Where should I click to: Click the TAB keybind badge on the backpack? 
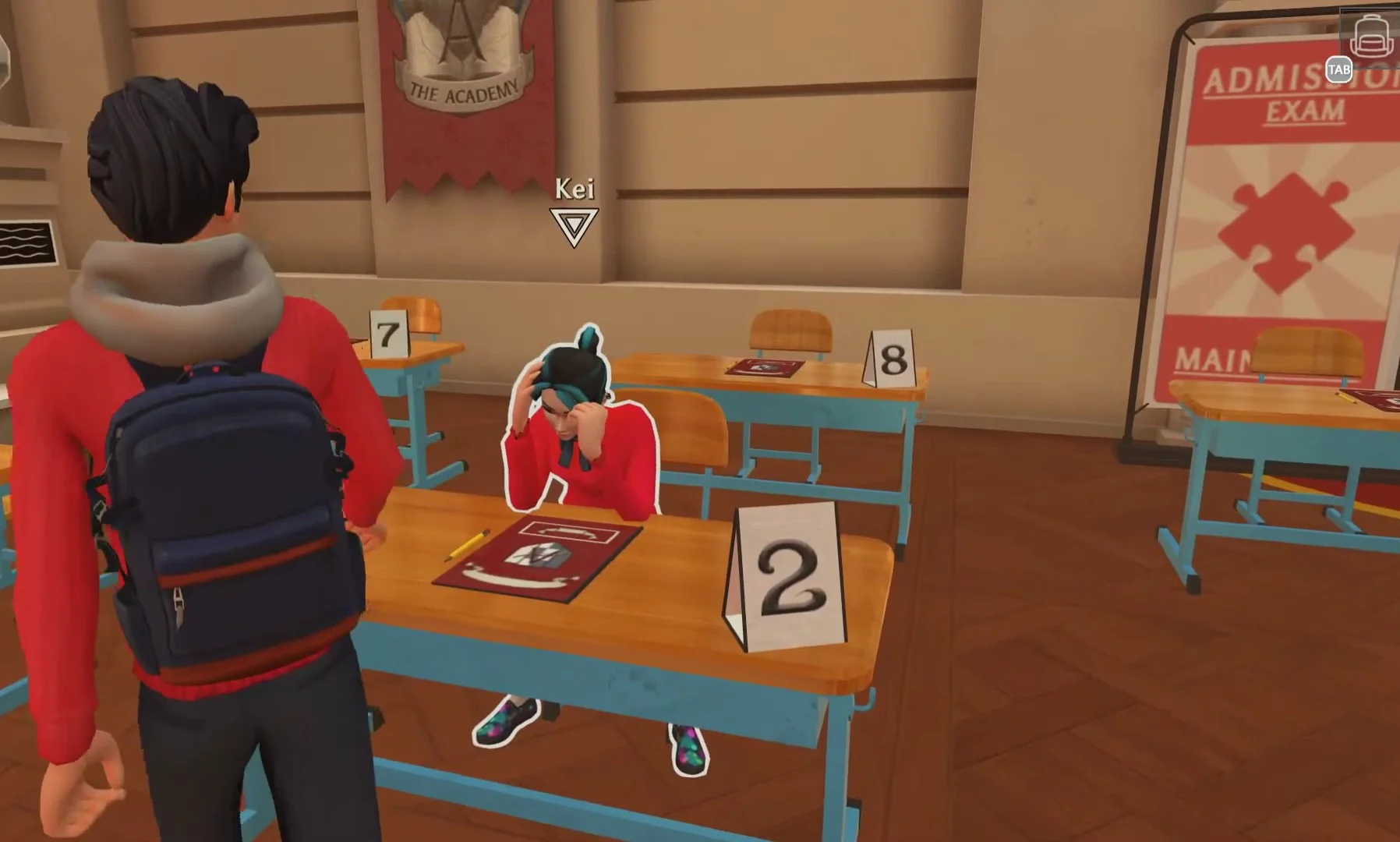pos(1338,71)
